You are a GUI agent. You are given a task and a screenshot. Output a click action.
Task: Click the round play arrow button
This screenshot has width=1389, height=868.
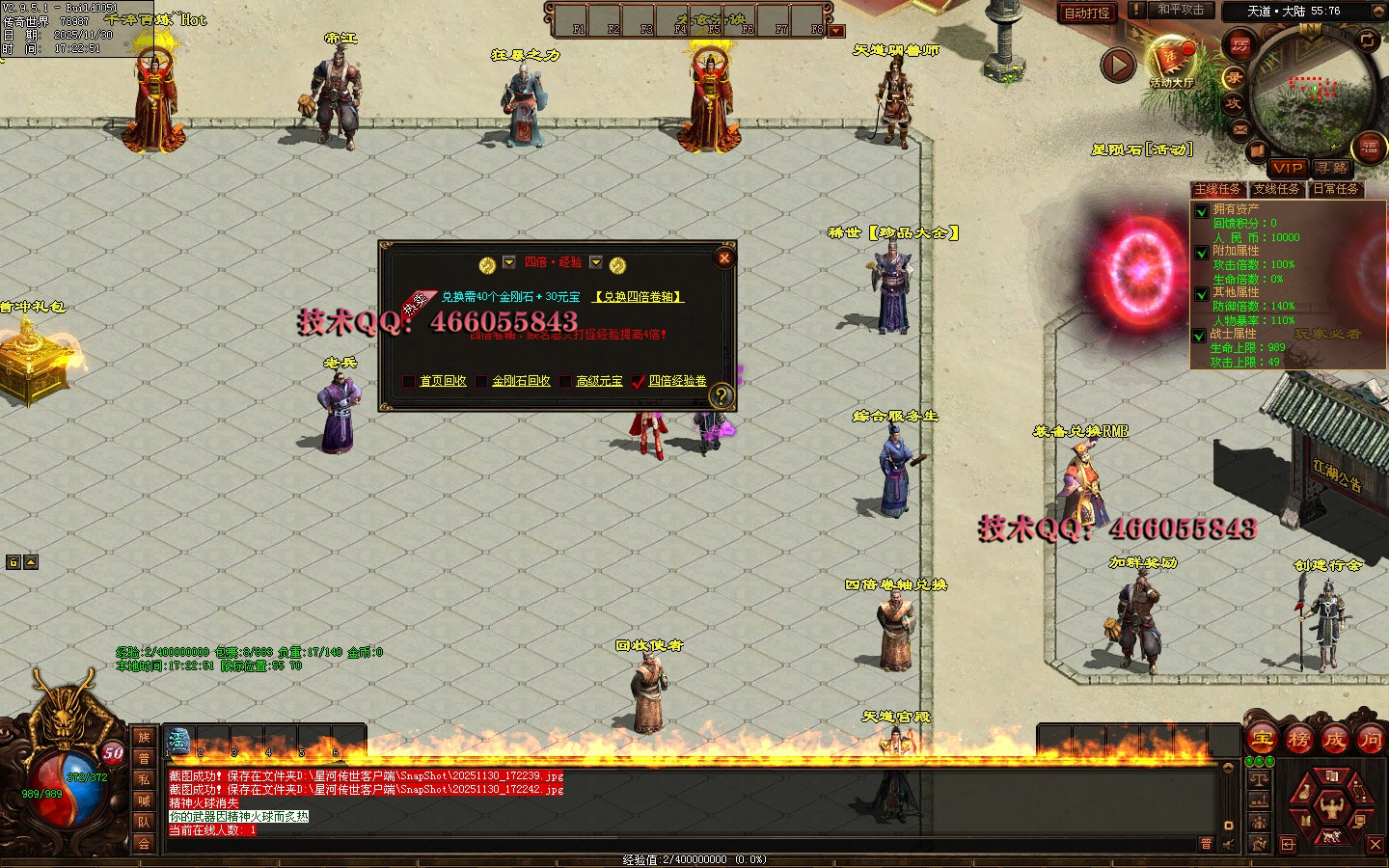(1118, 66)
